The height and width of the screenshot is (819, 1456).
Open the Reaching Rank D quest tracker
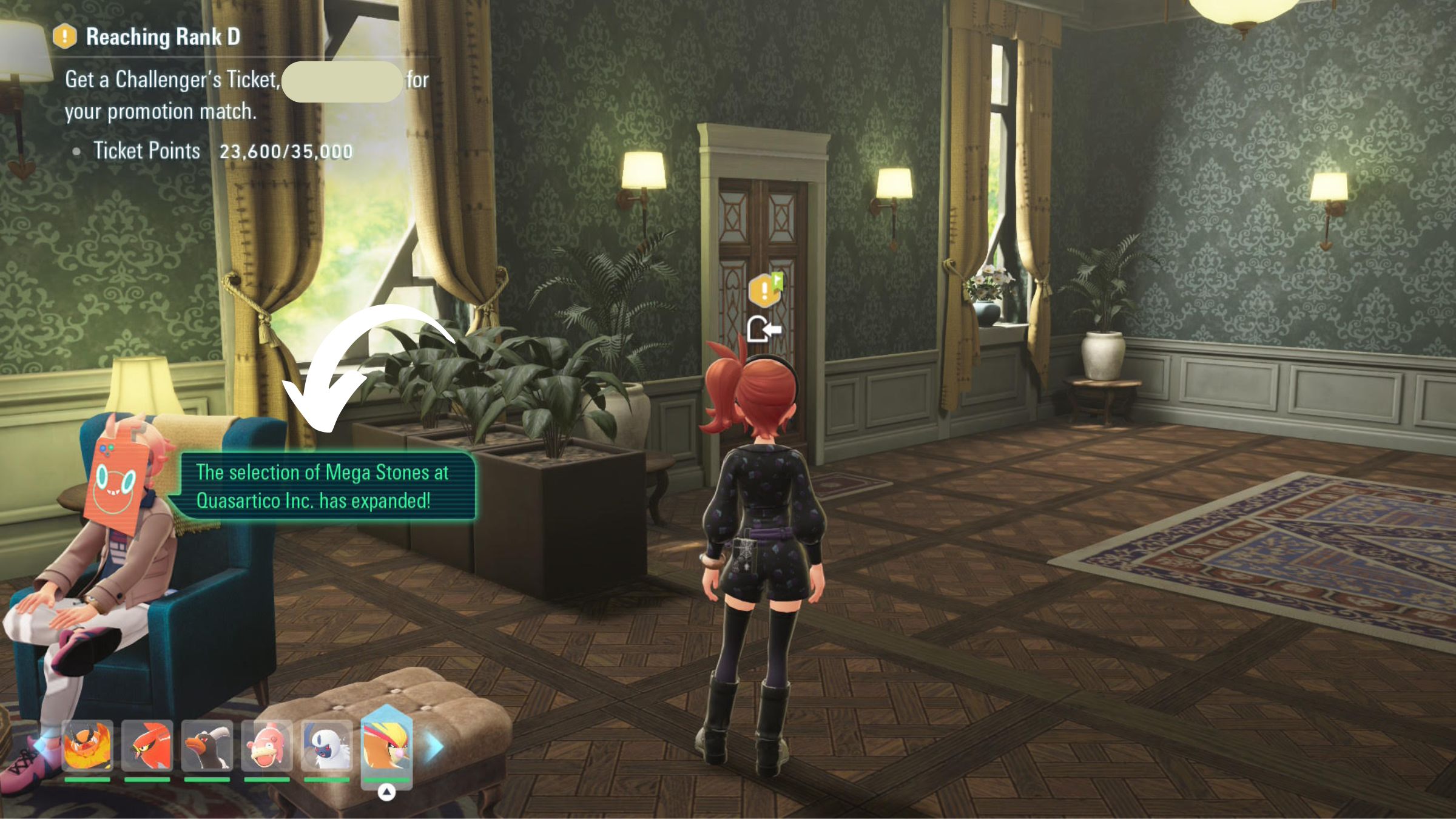pos(163,37)
